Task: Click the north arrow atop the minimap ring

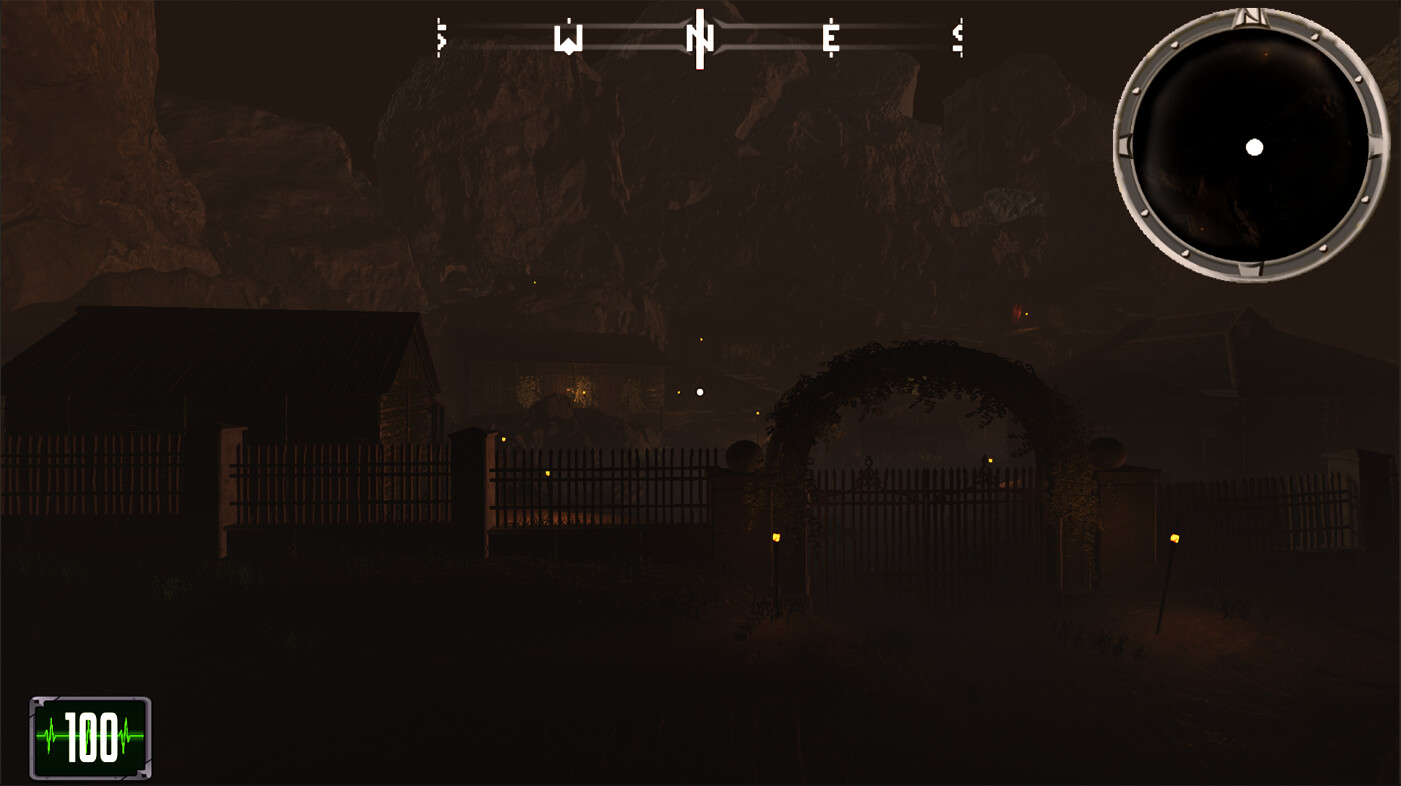Action: click(1250, 18)
